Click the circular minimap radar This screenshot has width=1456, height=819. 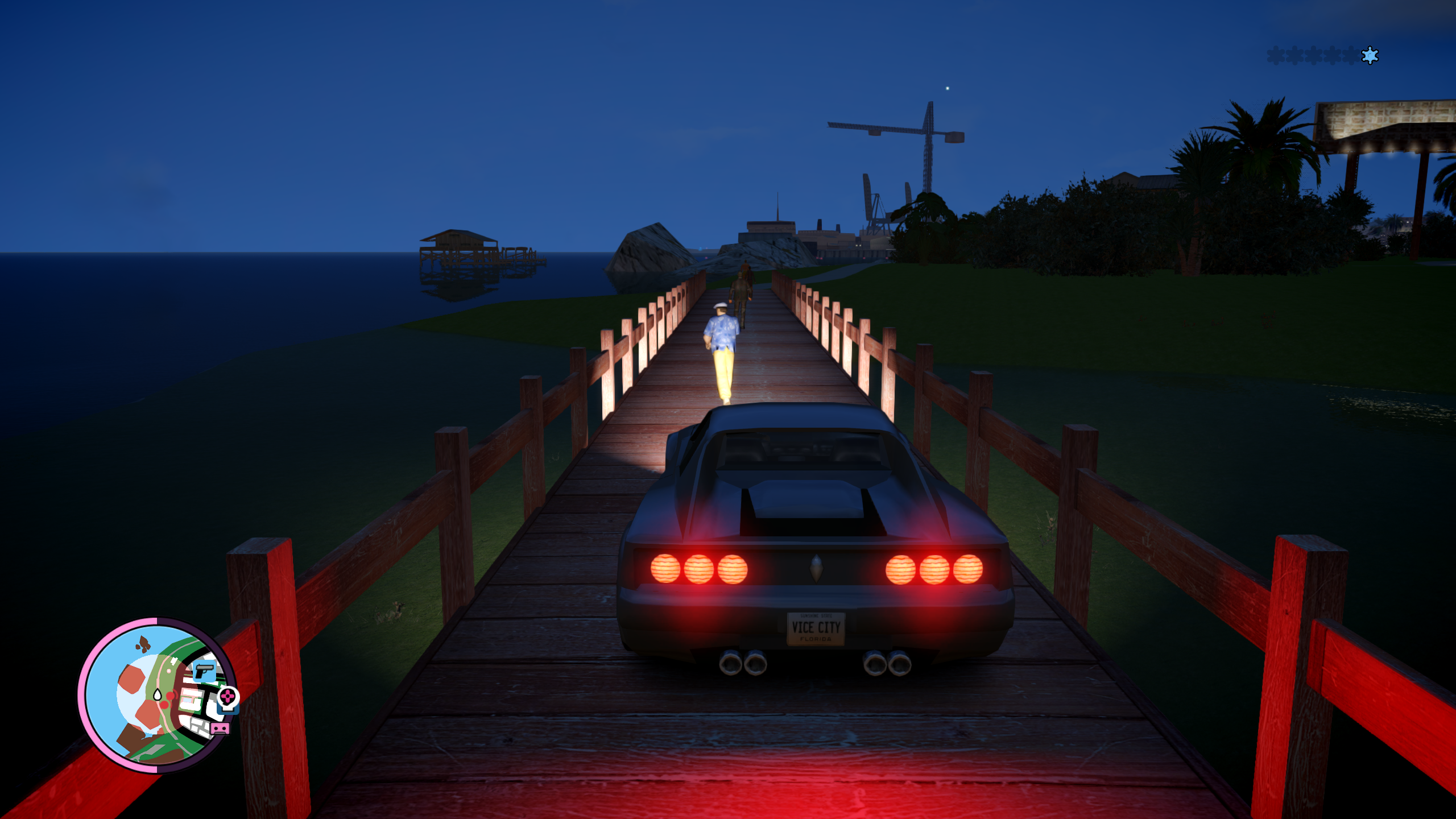point(158,695)
